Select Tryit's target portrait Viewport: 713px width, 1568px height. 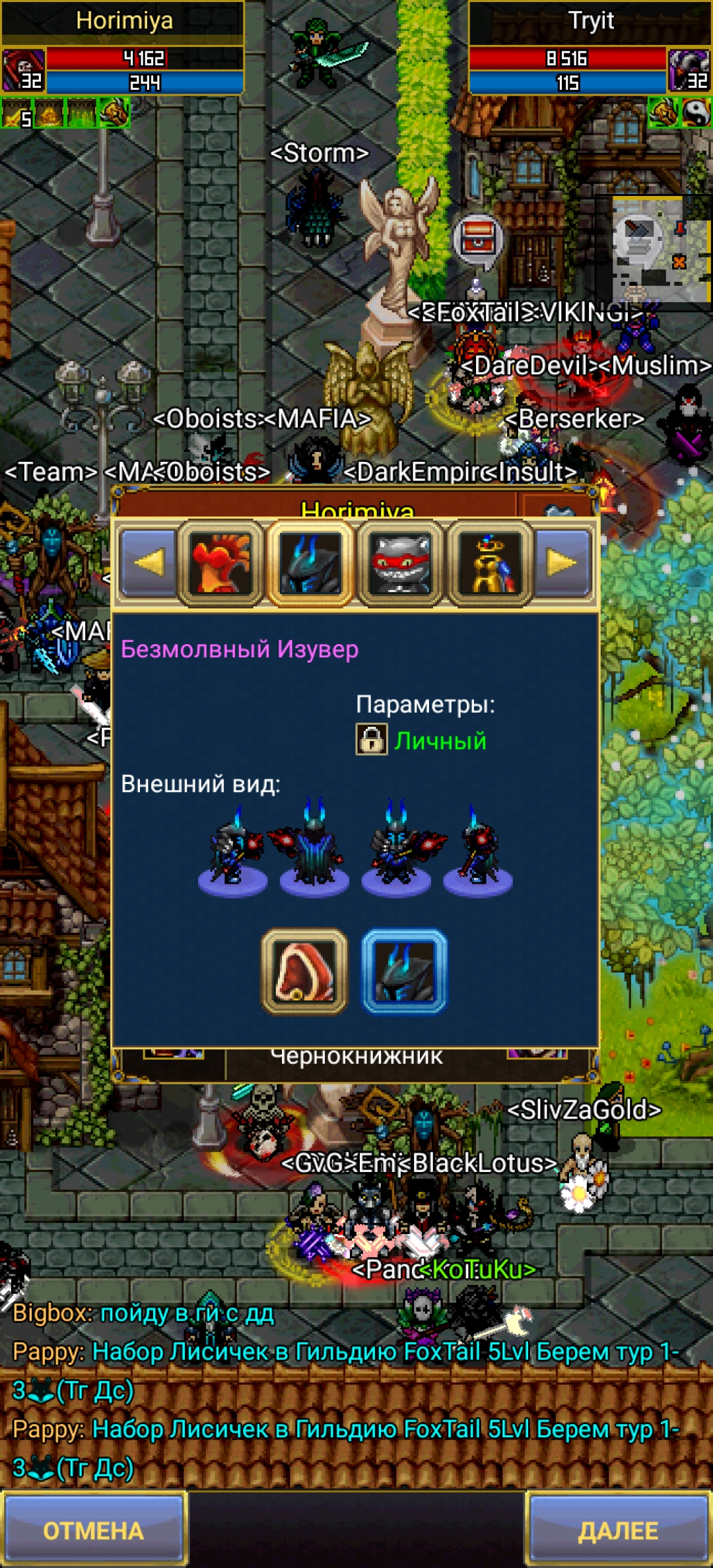[x=690, y=69]
